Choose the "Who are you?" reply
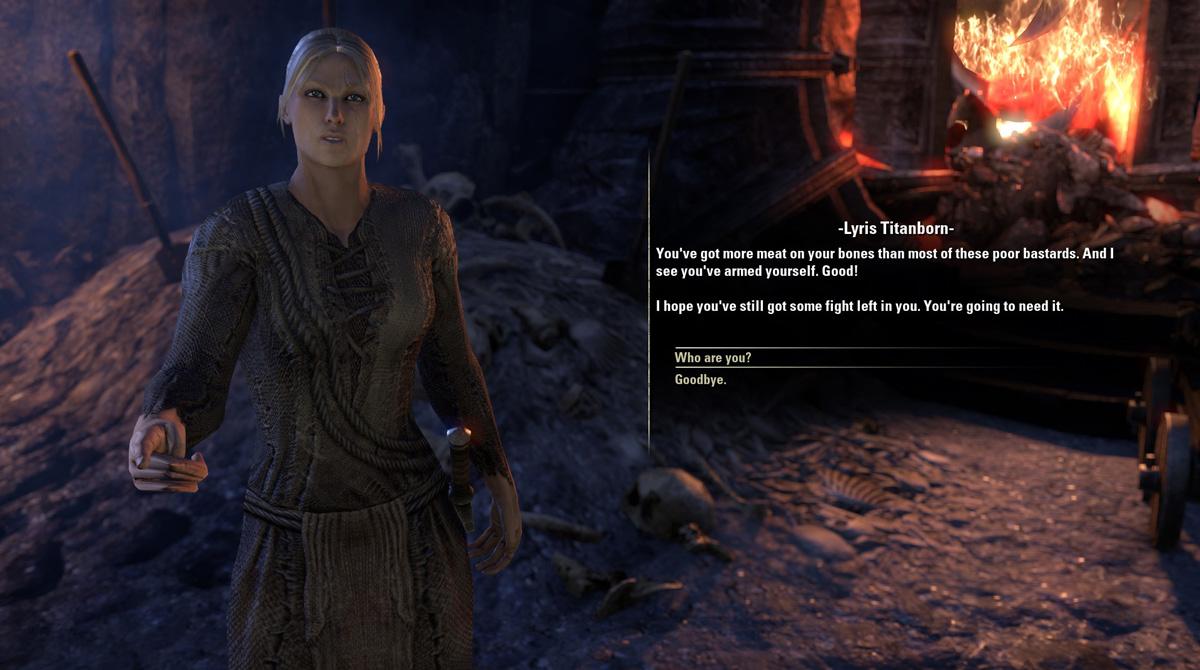The image size is (1200, 670). [x=713, y=358]
